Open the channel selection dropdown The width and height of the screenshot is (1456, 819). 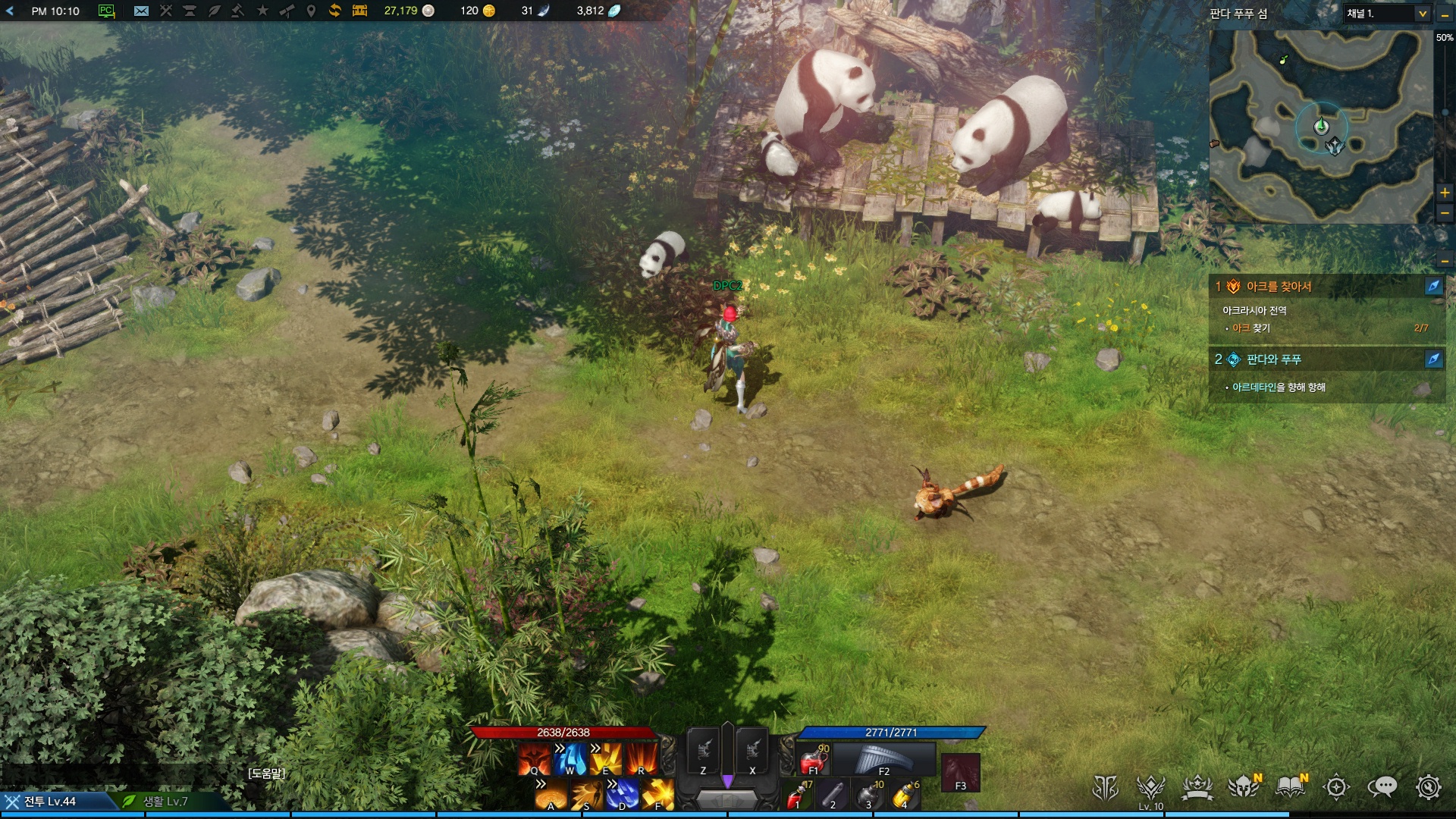click(1422, 14)
